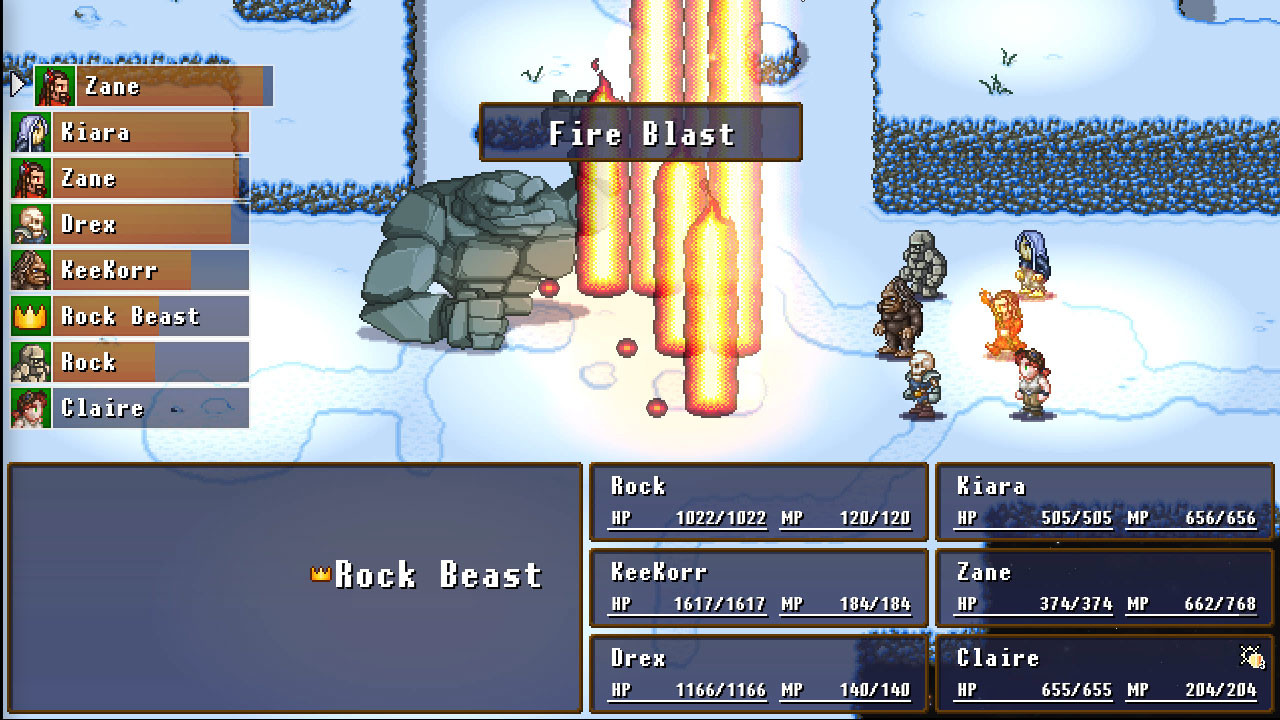1280x720 pixels.
Task: Select KeeKorr in the turn order list
Action: pos(130,271)
